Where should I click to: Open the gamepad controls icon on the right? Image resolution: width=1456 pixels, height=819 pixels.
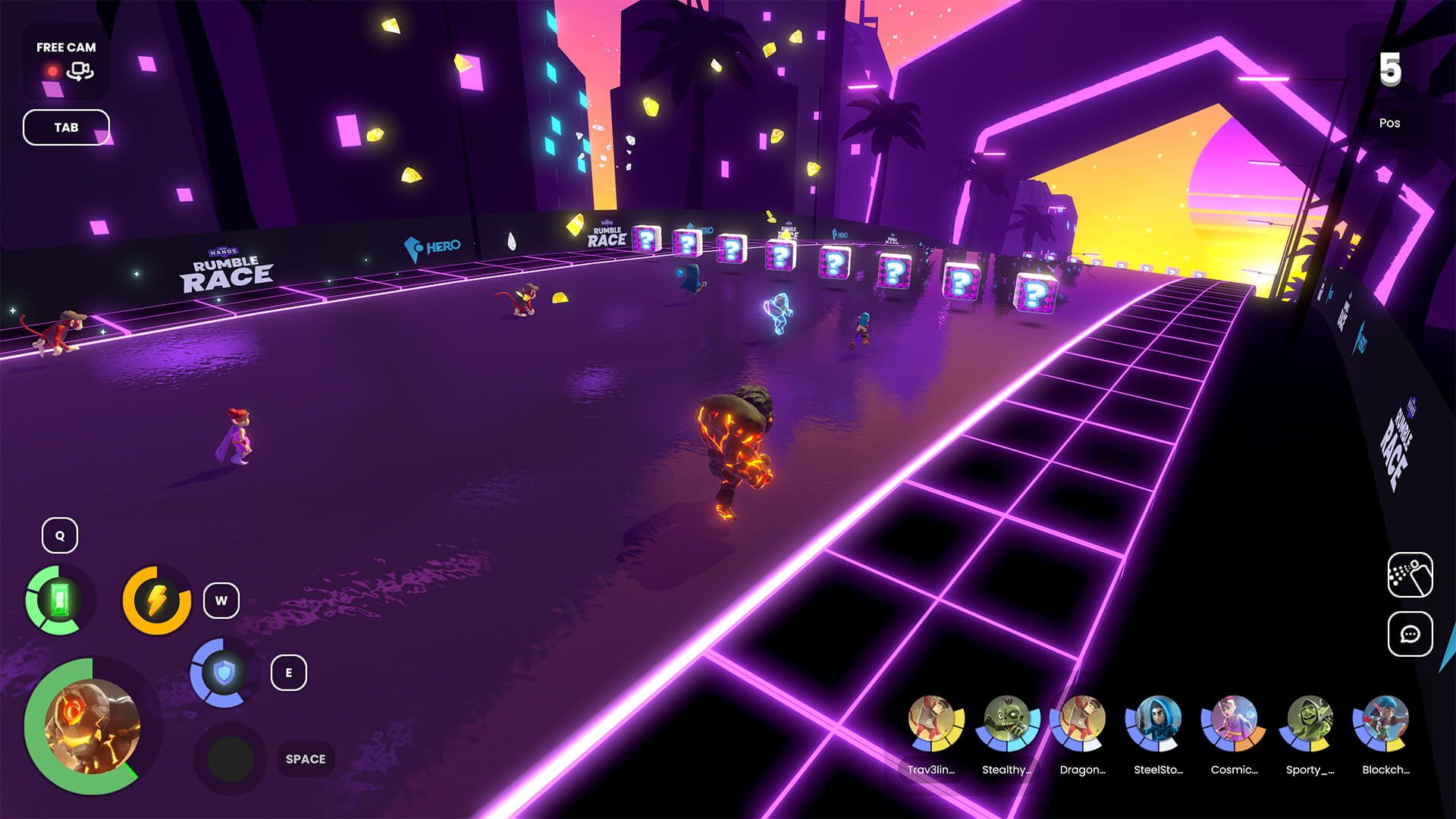1410,573
